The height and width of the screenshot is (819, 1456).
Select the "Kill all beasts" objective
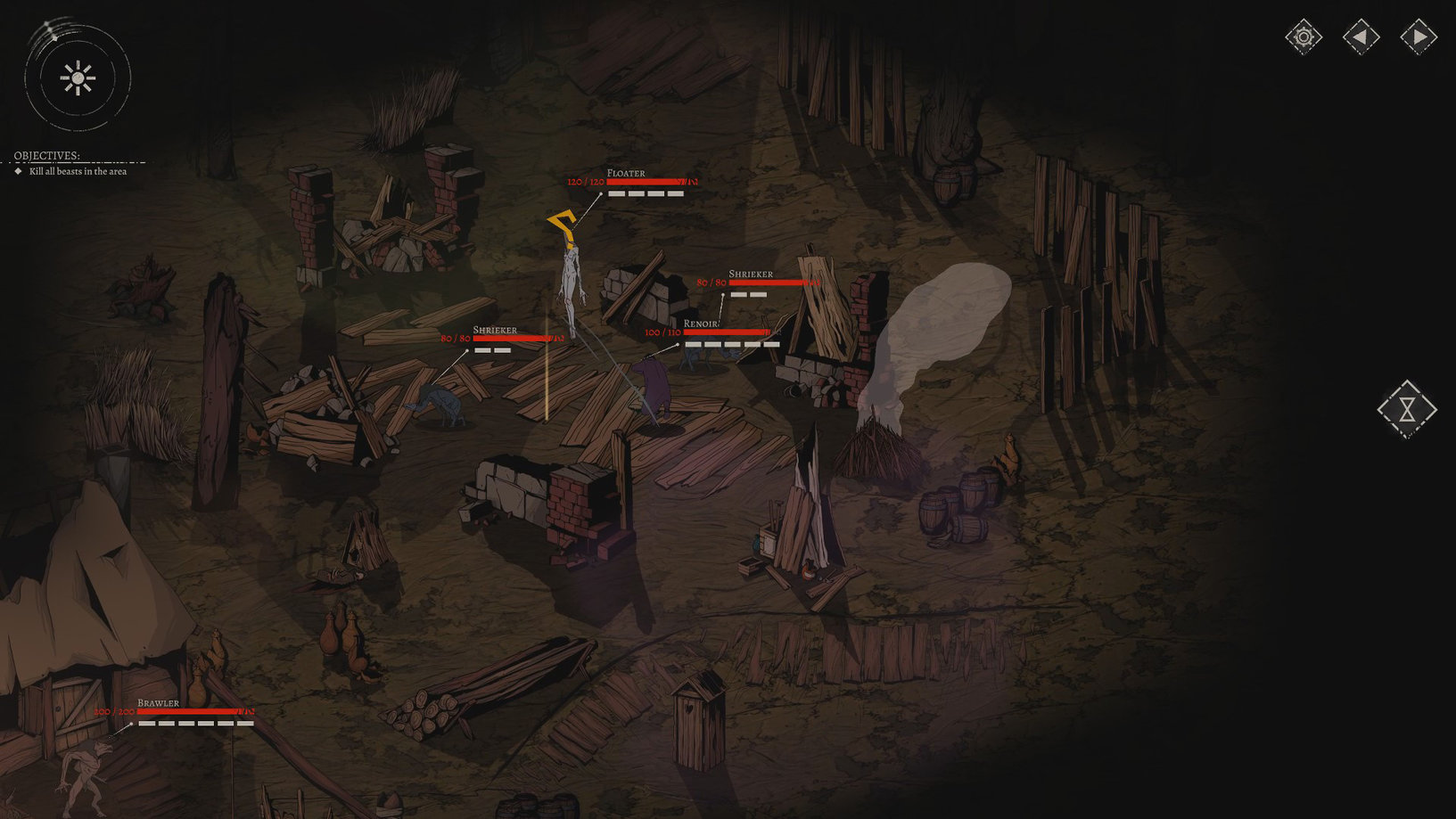point(78,171)
